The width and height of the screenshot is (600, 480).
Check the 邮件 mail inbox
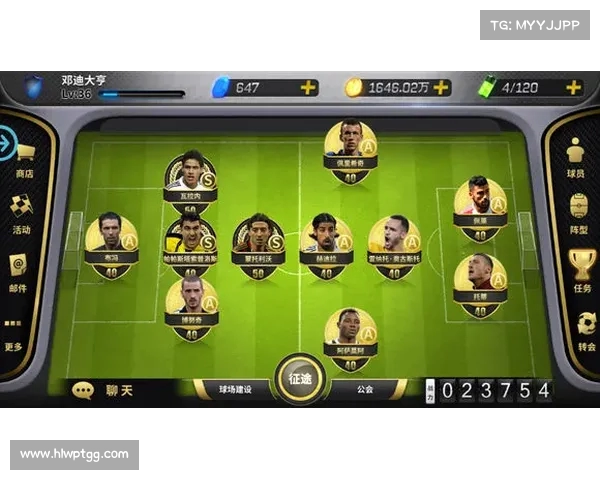pyautogui.click(x=18, y=271)
